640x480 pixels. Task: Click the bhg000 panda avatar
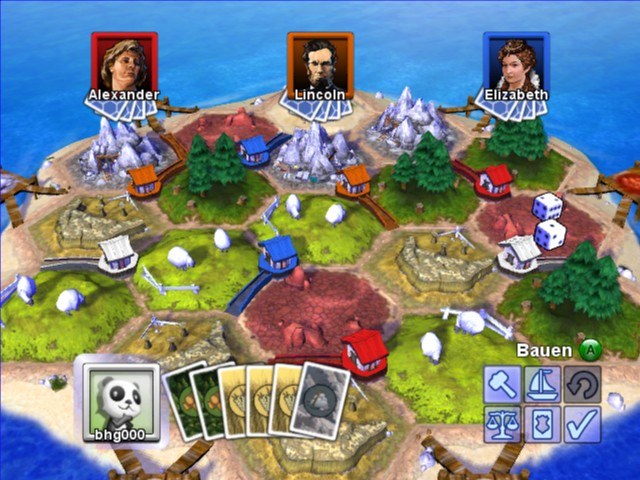coord(120,398)
